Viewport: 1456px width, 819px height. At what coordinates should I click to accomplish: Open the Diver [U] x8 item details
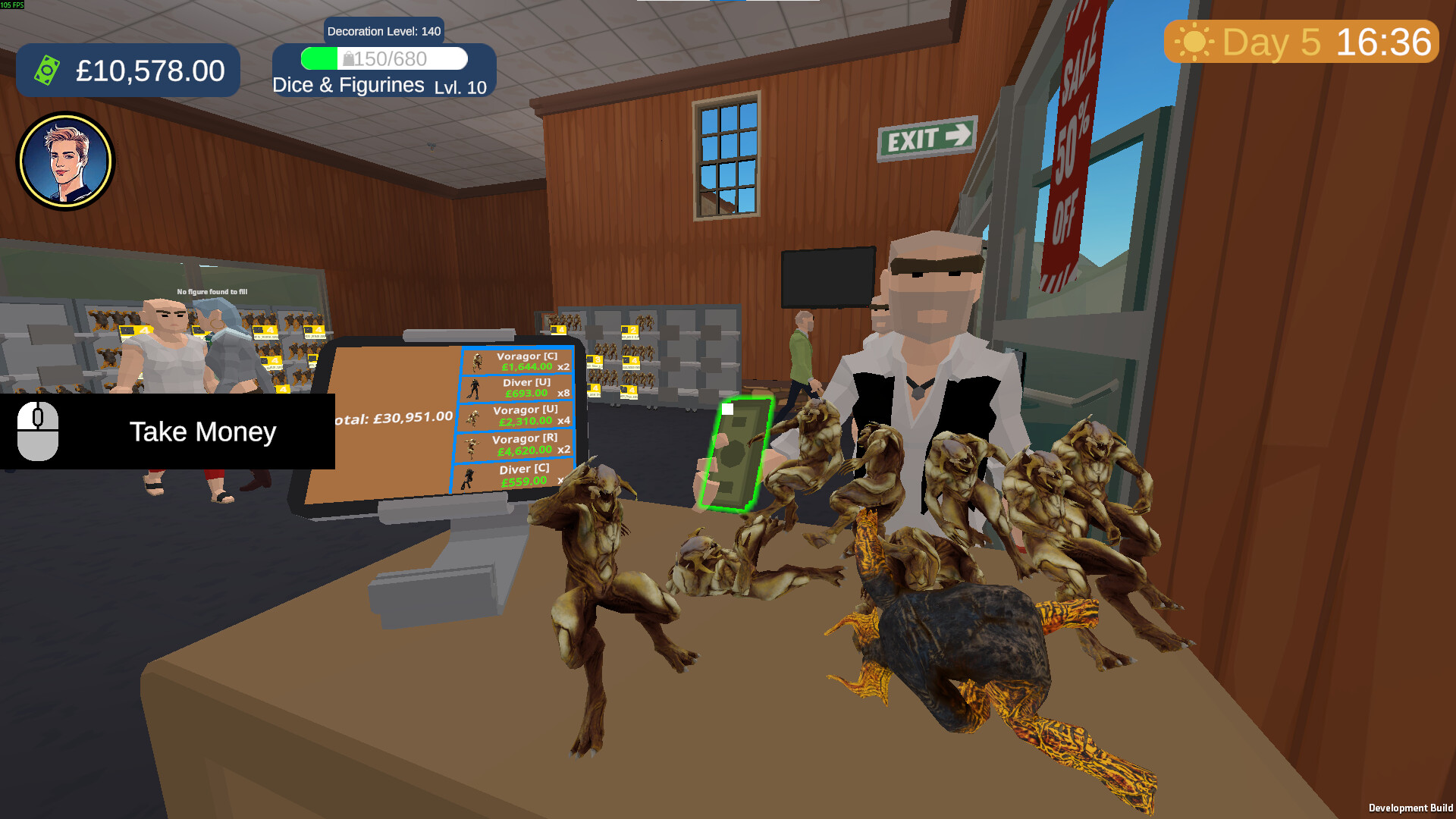519,388
